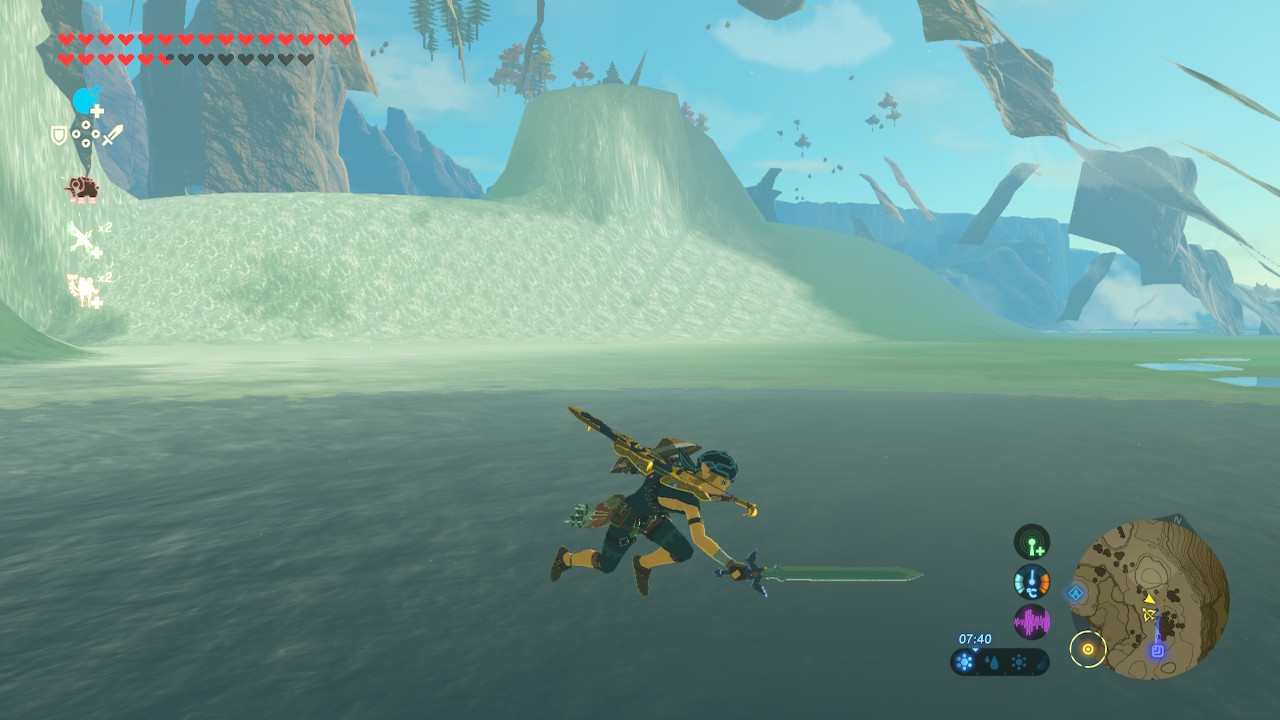Screen dimensions: 1280x720
Task: Click the shield quick-select icon
Action: click(x=59, y=135)
